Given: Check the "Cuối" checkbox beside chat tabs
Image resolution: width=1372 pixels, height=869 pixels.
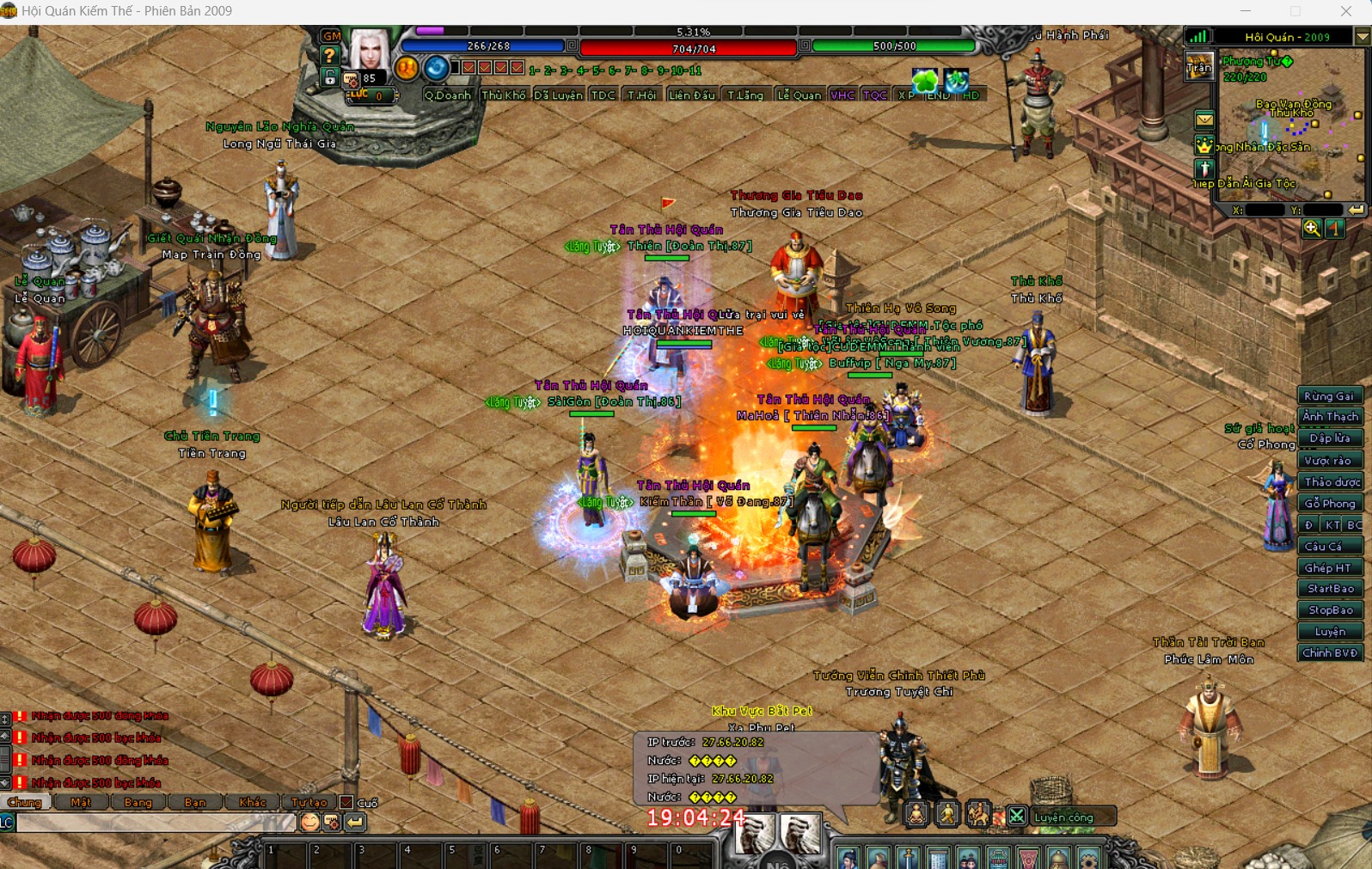Looking at the screenshot, I should (x=346, y=802).
